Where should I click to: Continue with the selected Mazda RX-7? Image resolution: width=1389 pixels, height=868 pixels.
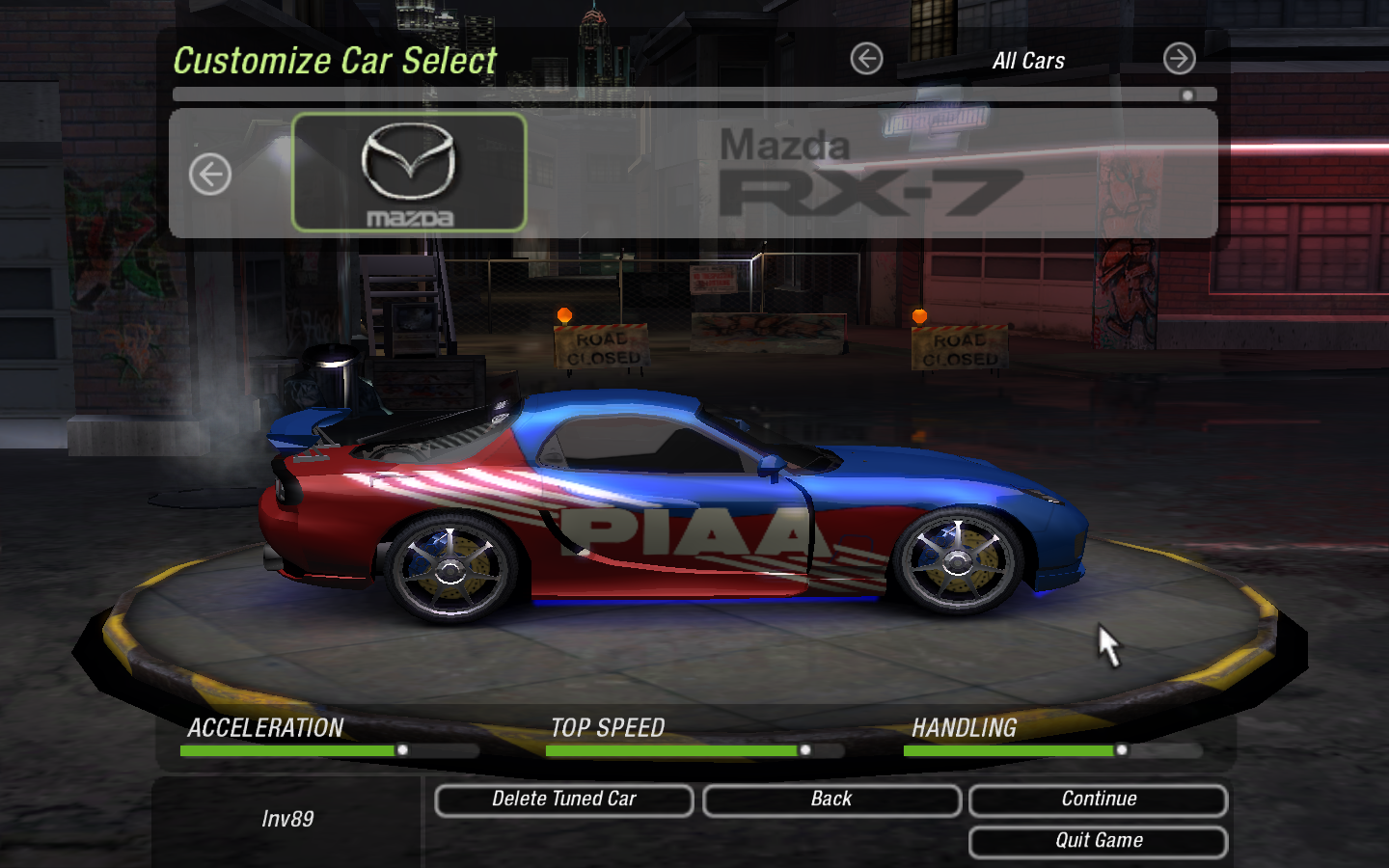tap(1098, 800)
